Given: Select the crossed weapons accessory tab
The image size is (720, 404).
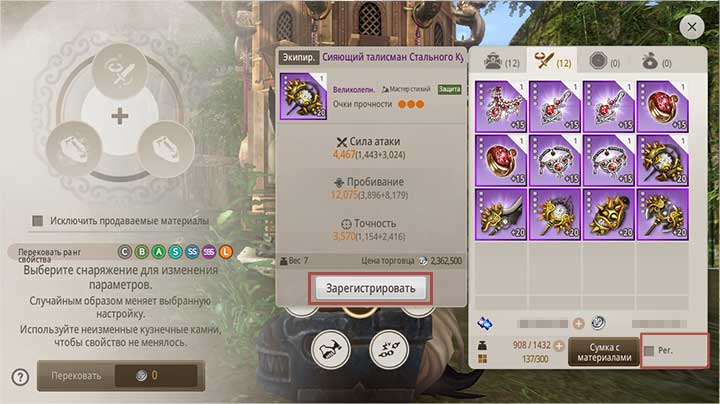Looking at the screenshot, I should (548, 60).
